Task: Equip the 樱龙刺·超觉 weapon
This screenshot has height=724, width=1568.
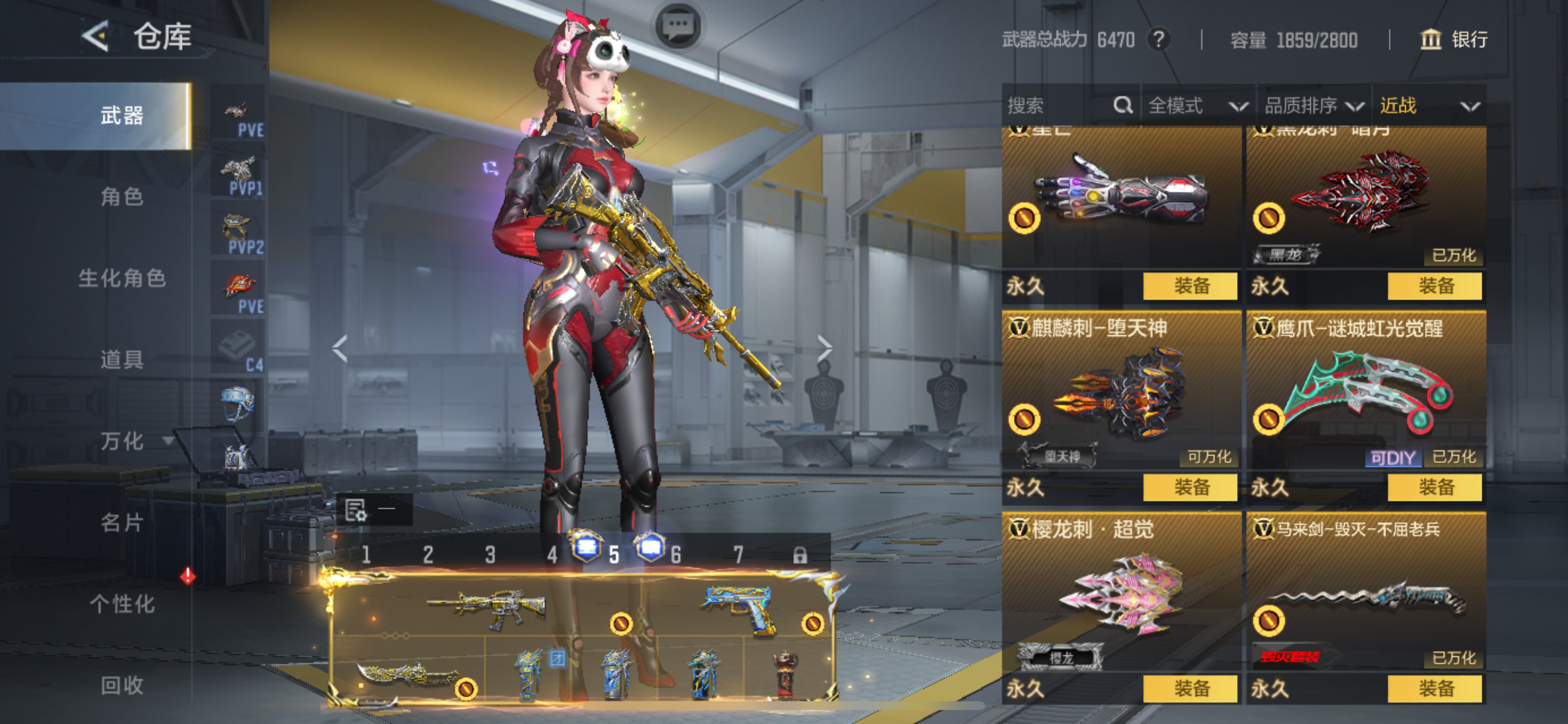Action: tap(1190, 688)
